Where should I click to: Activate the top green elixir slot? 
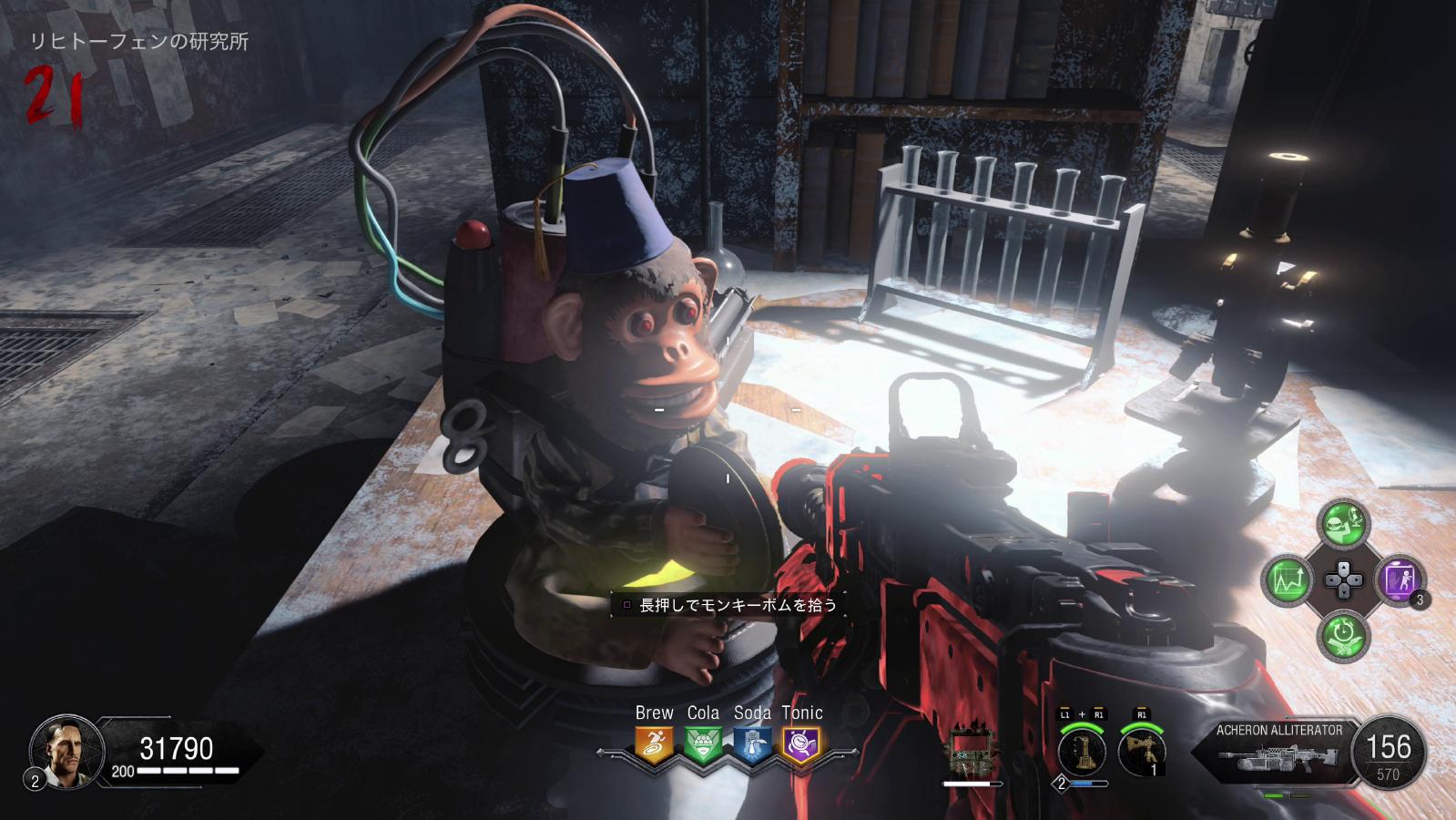click(x=1343, y=523)
